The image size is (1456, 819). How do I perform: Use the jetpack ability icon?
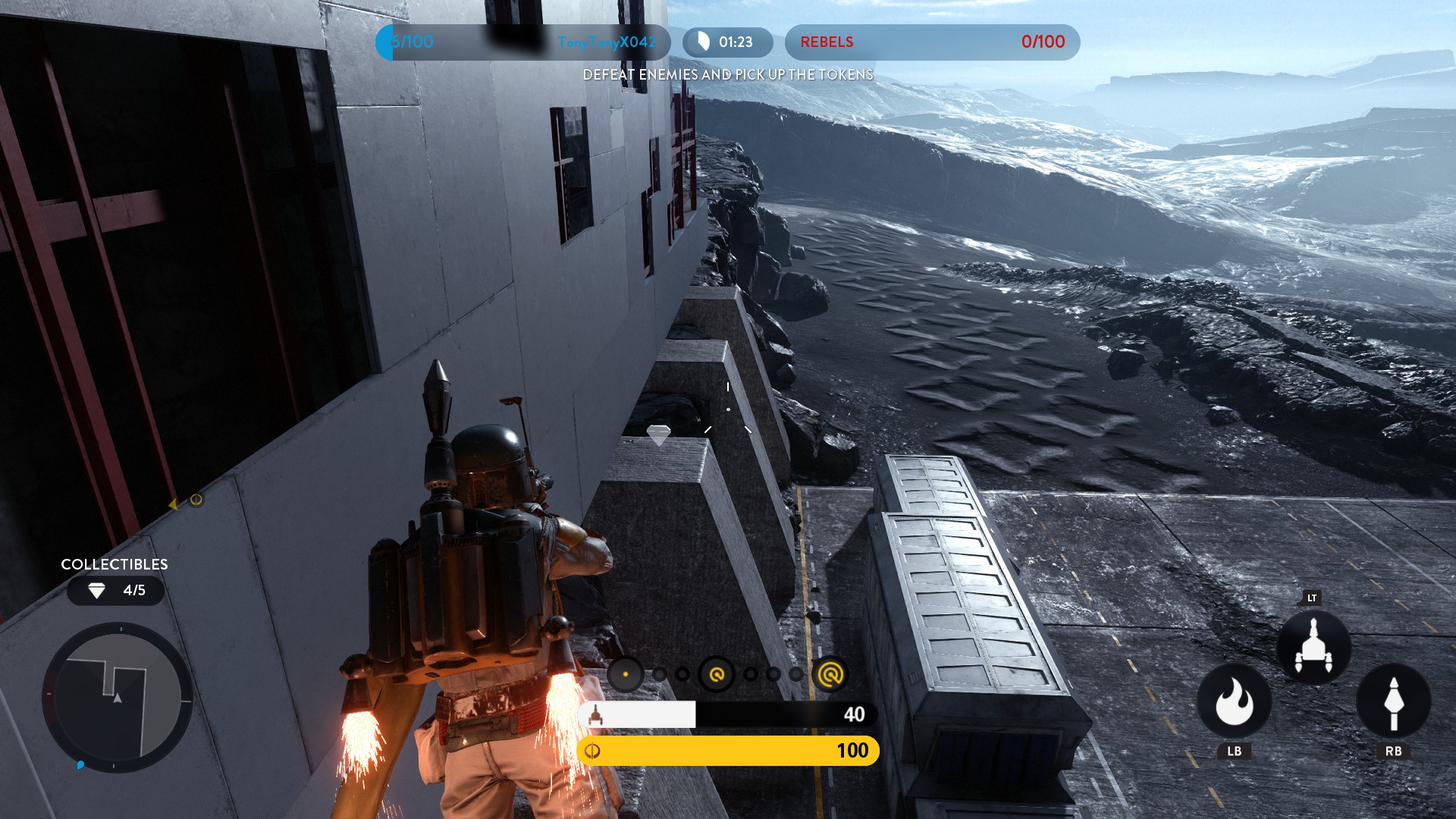1313,648
